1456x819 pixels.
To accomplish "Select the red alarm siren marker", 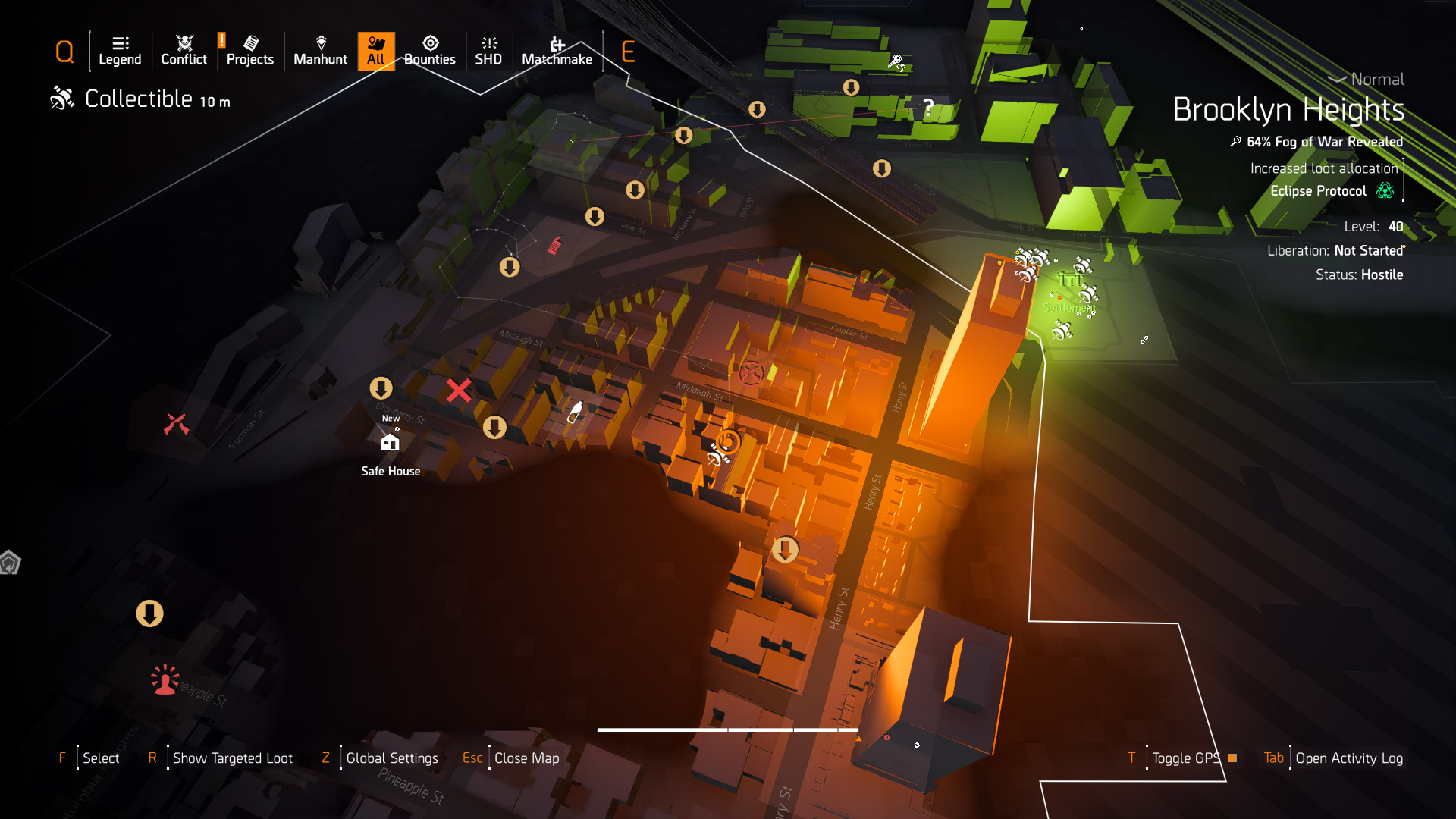I will [x=165, y=680].
